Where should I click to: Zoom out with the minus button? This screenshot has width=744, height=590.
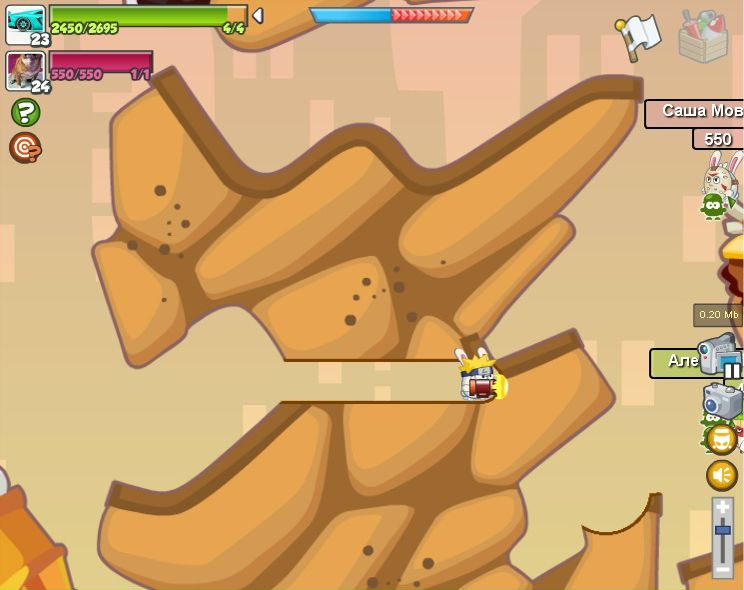click(x=722, y=569)
